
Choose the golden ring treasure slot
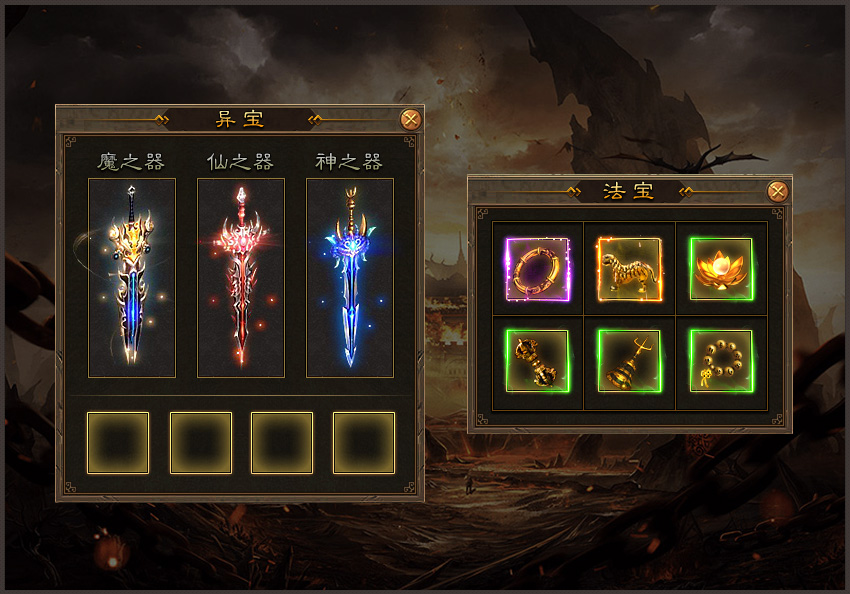[x=538, y=269]
